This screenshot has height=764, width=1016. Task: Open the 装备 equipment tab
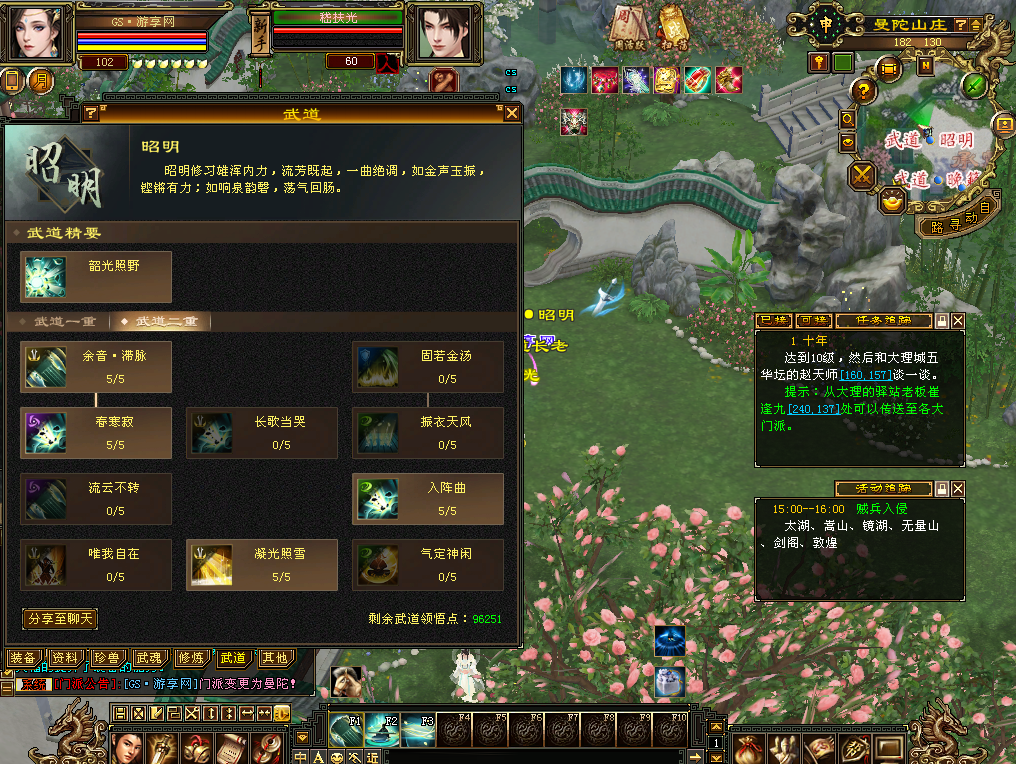pyautogui.click(x=23, y=658)
